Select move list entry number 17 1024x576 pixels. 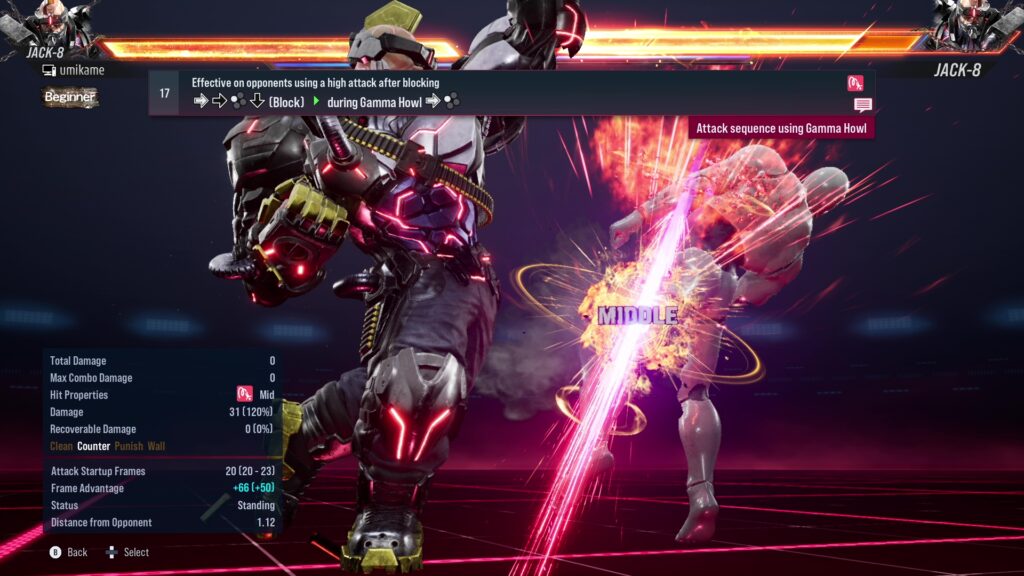[x=164, y=92]
